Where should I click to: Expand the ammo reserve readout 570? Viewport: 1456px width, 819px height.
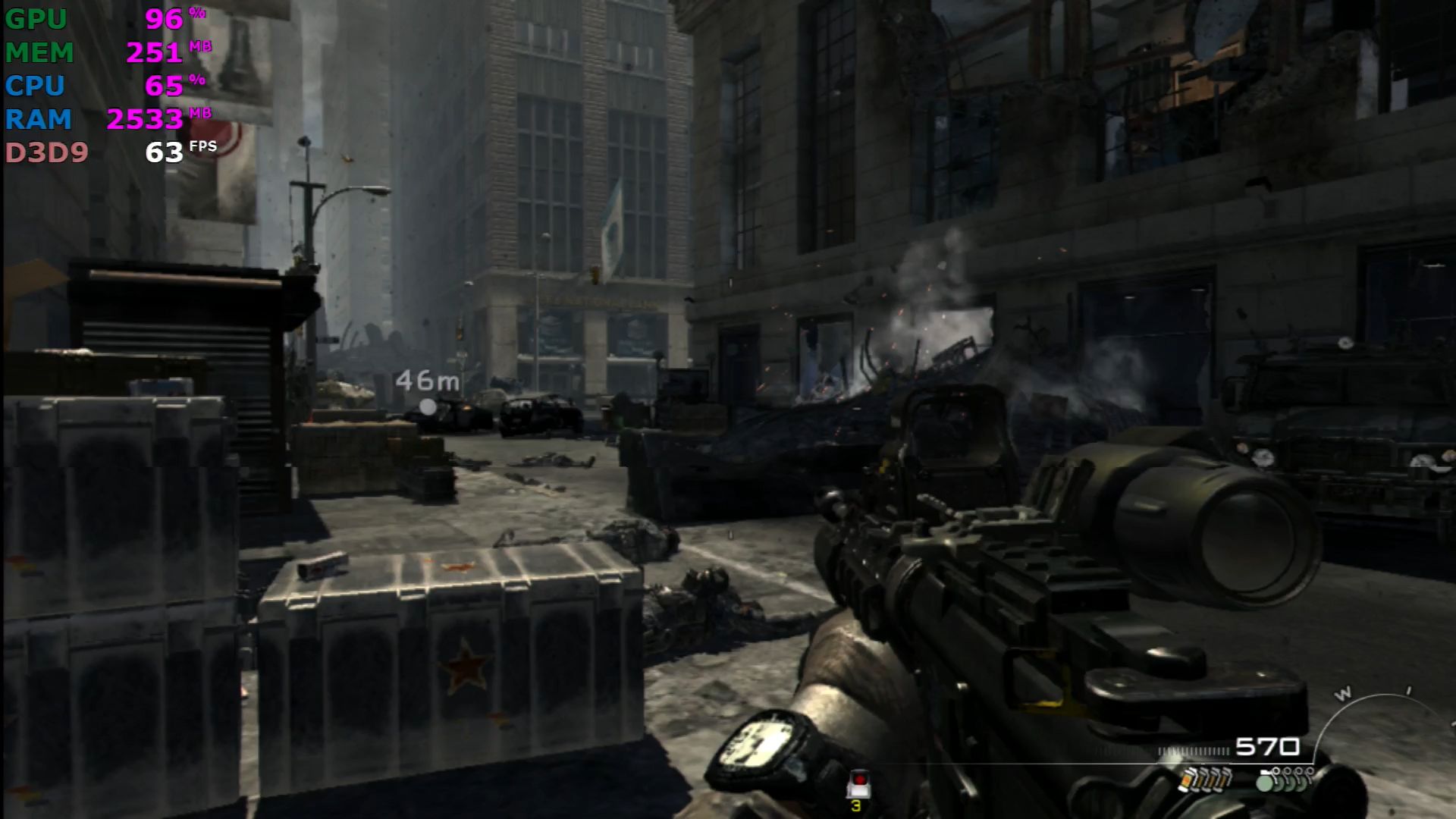point(1267,745)
